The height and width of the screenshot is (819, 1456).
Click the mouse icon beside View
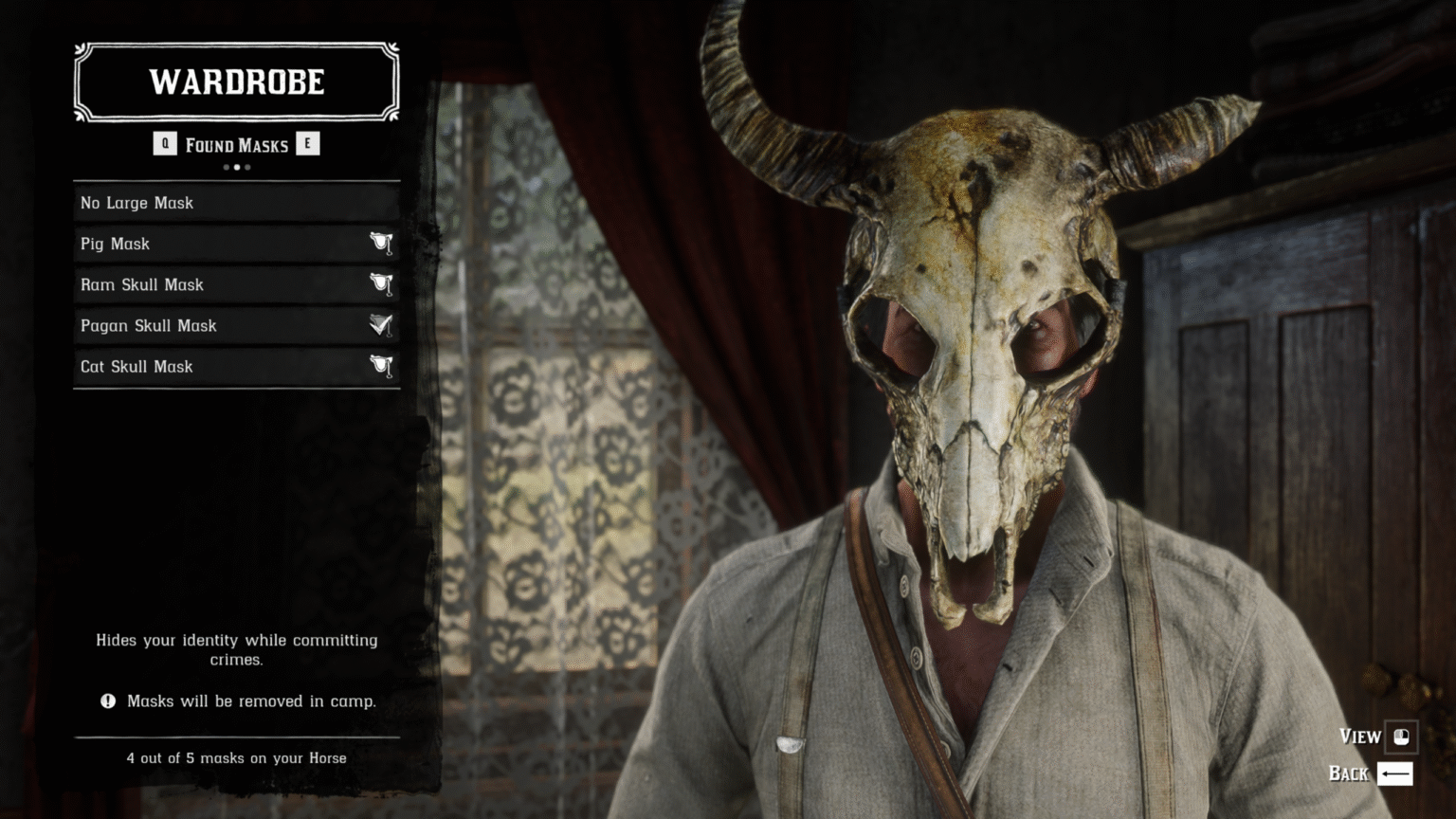pos(1402,736)
